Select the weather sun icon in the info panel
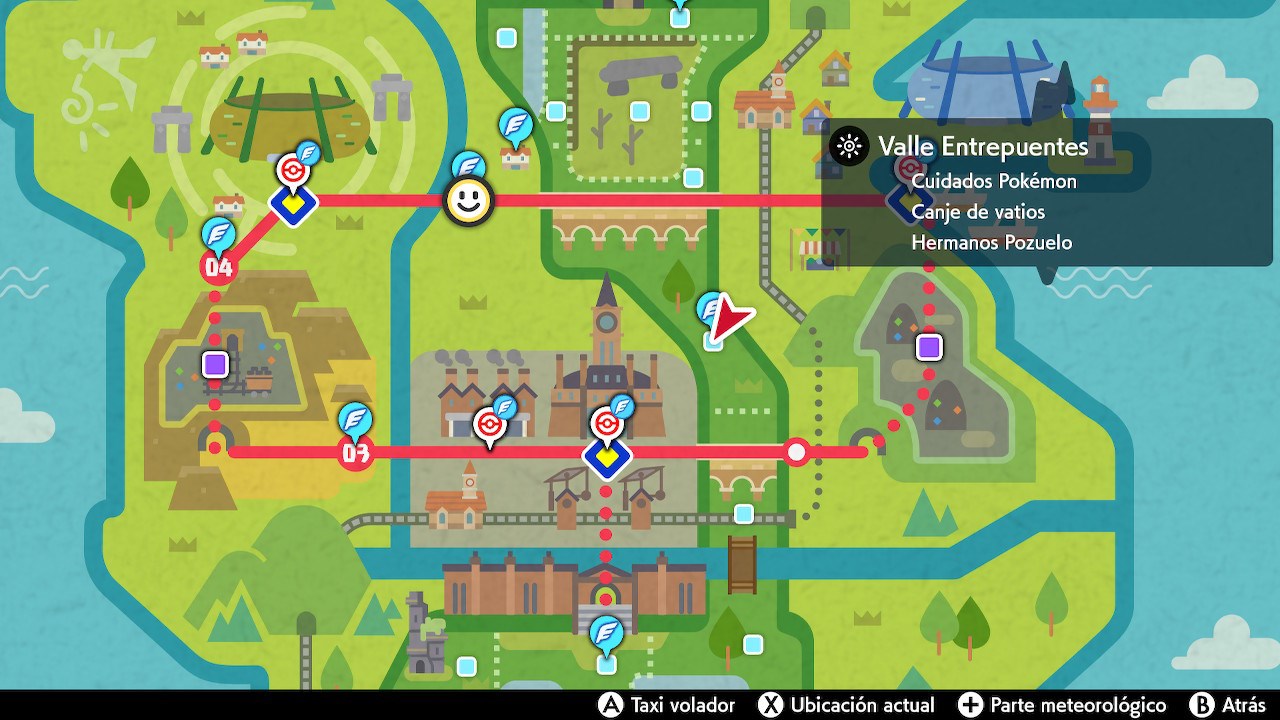Screen dimensions: 1280x720 click(849, 146)
